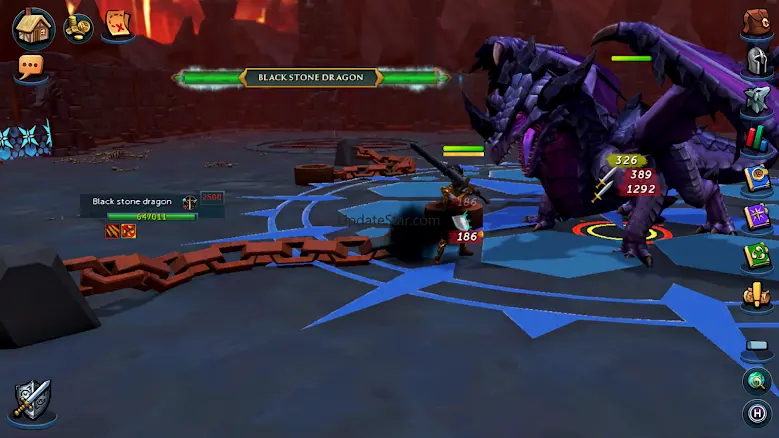Open the treasure map icon
The height and width of the screenshot is (438, 779).
[x=119, y=27]
